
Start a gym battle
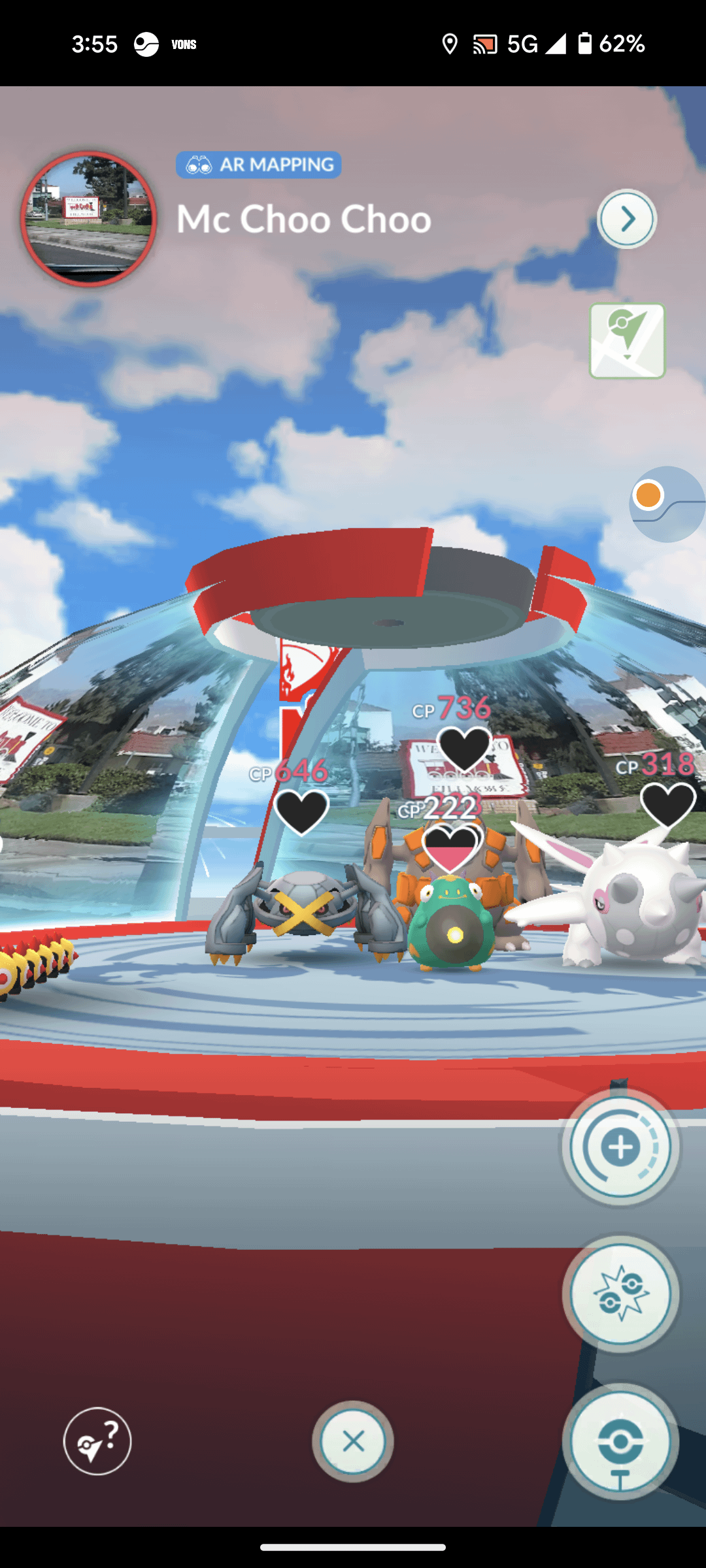[620, 1294]
